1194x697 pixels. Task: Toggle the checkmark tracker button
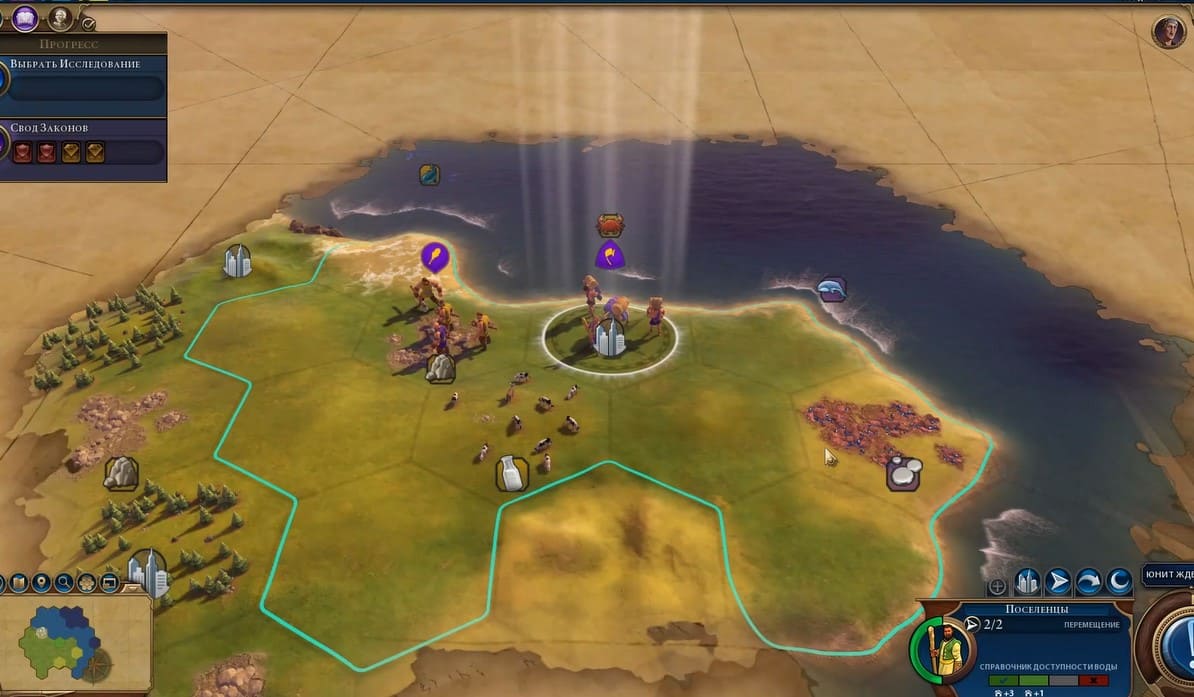point(88,22)
